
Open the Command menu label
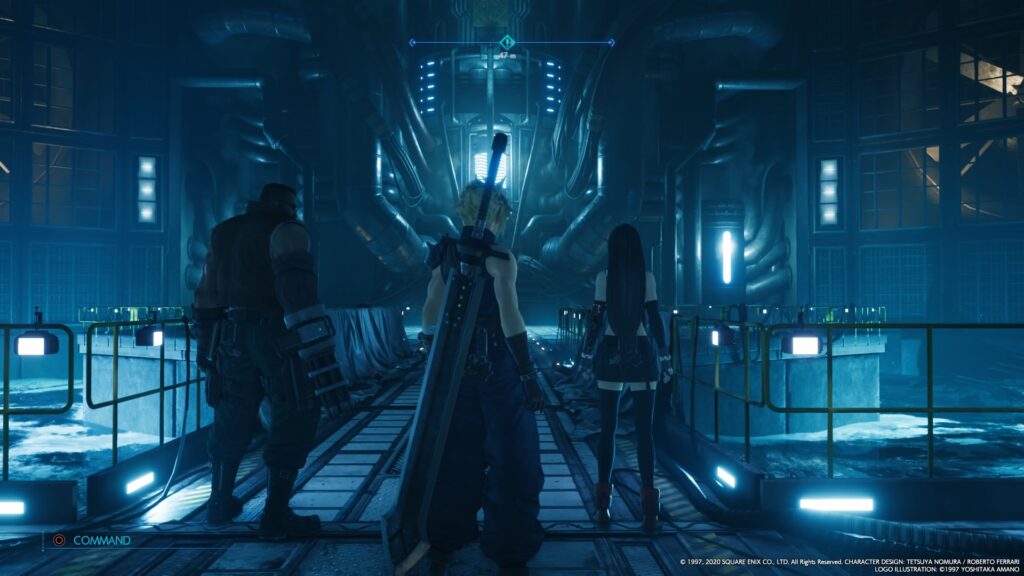[101, 540]
